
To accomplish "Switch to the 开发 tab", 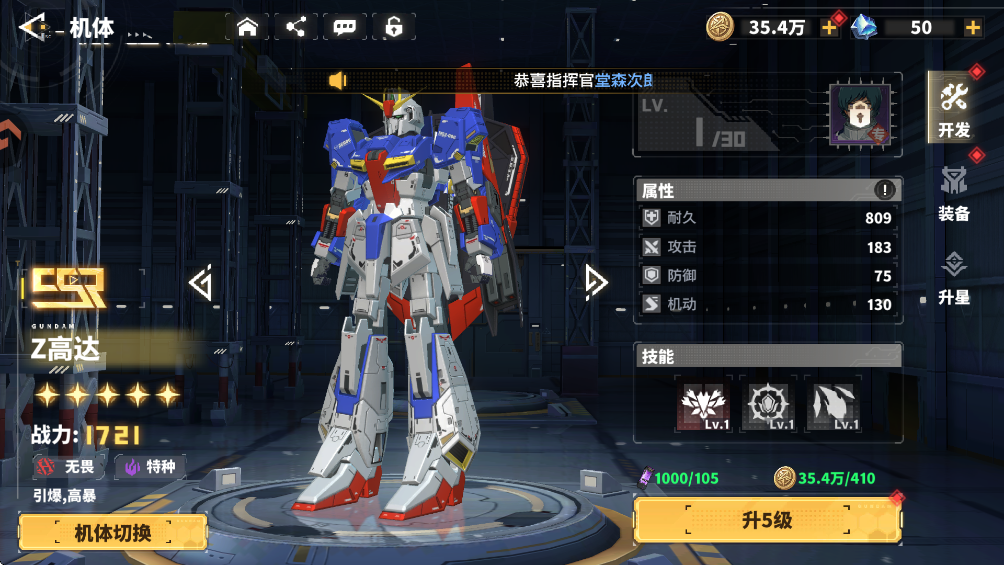I will (x=954, y=108).
